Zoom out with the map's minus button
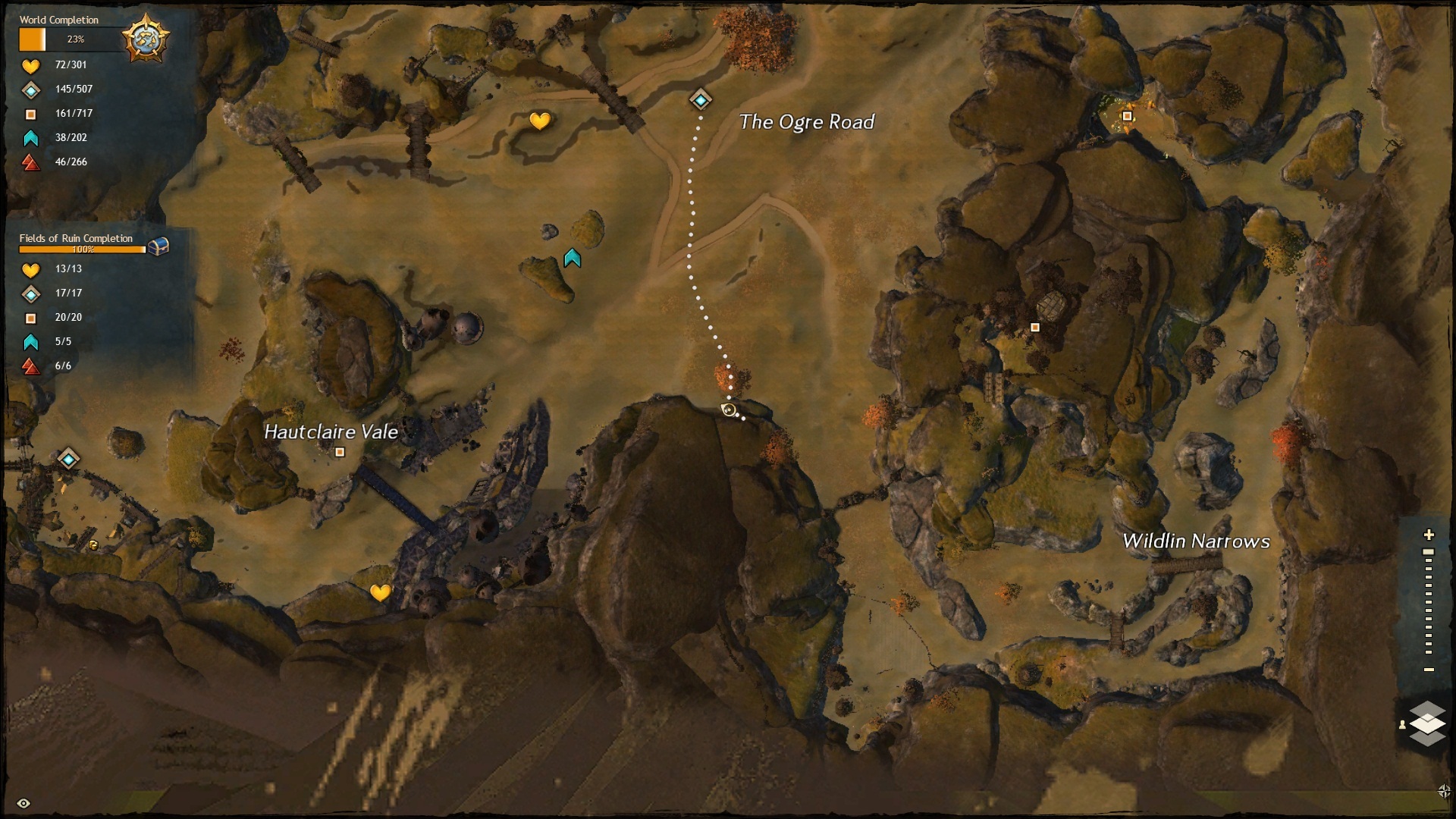Image resolution: width=1456 pixels, height=819 pixels. (x=1429, y=670)
